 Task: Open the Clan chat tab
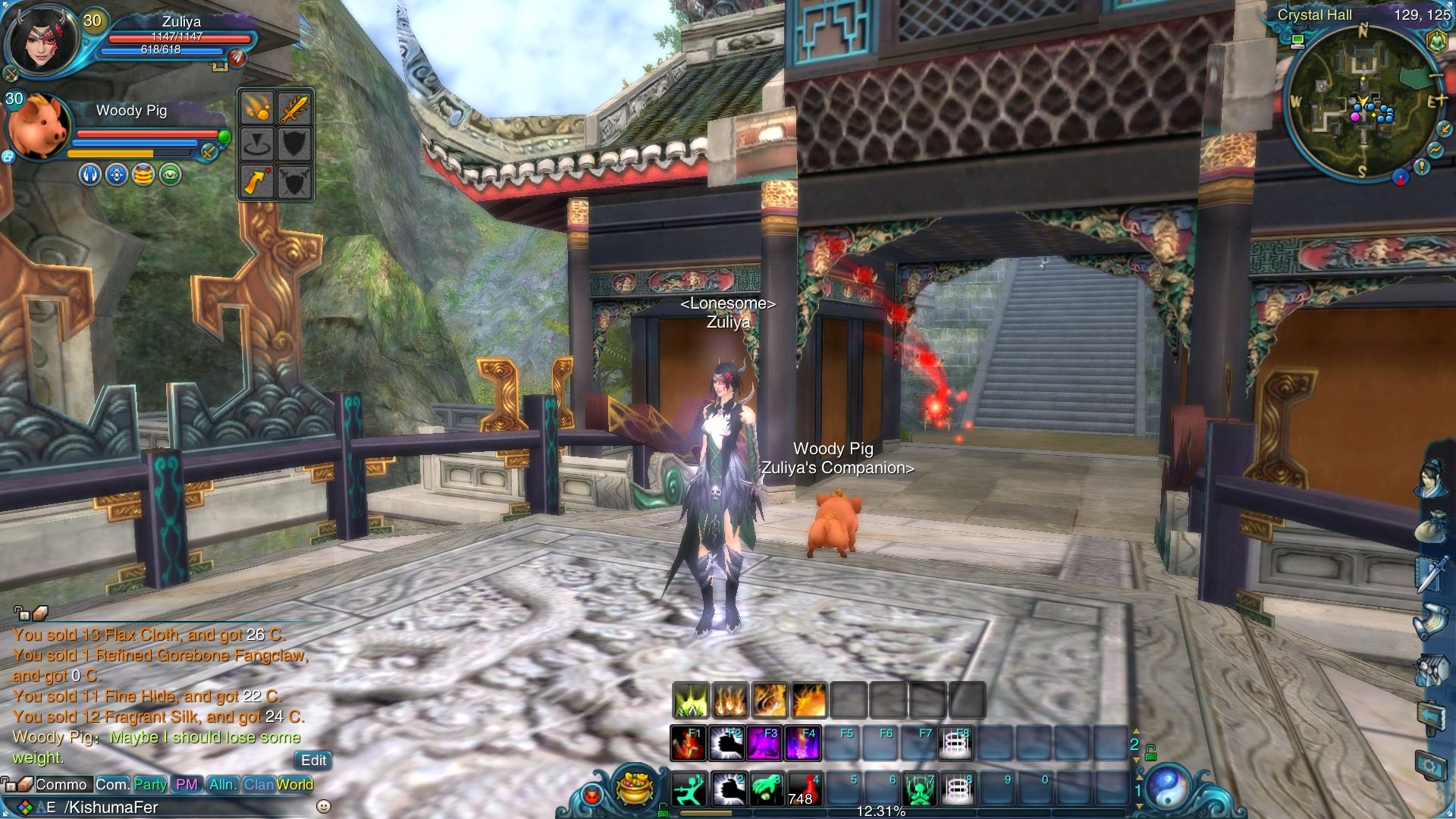(x=258, y=785)
